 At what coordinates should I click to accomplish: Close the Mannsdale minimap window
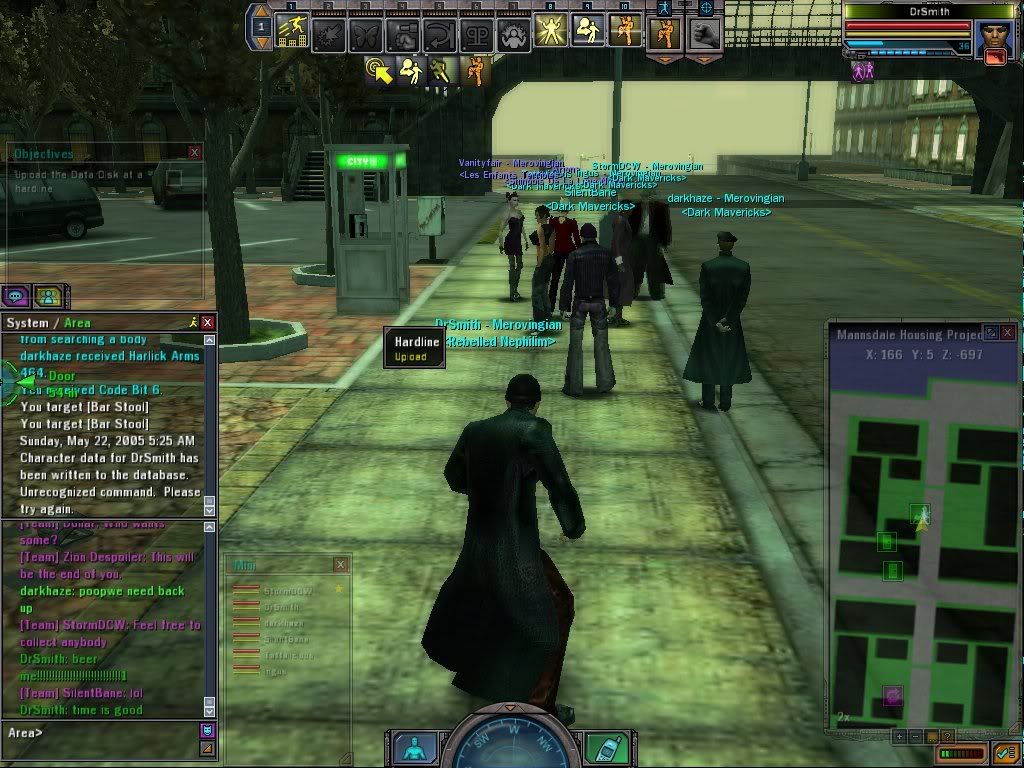[1008, 332]
